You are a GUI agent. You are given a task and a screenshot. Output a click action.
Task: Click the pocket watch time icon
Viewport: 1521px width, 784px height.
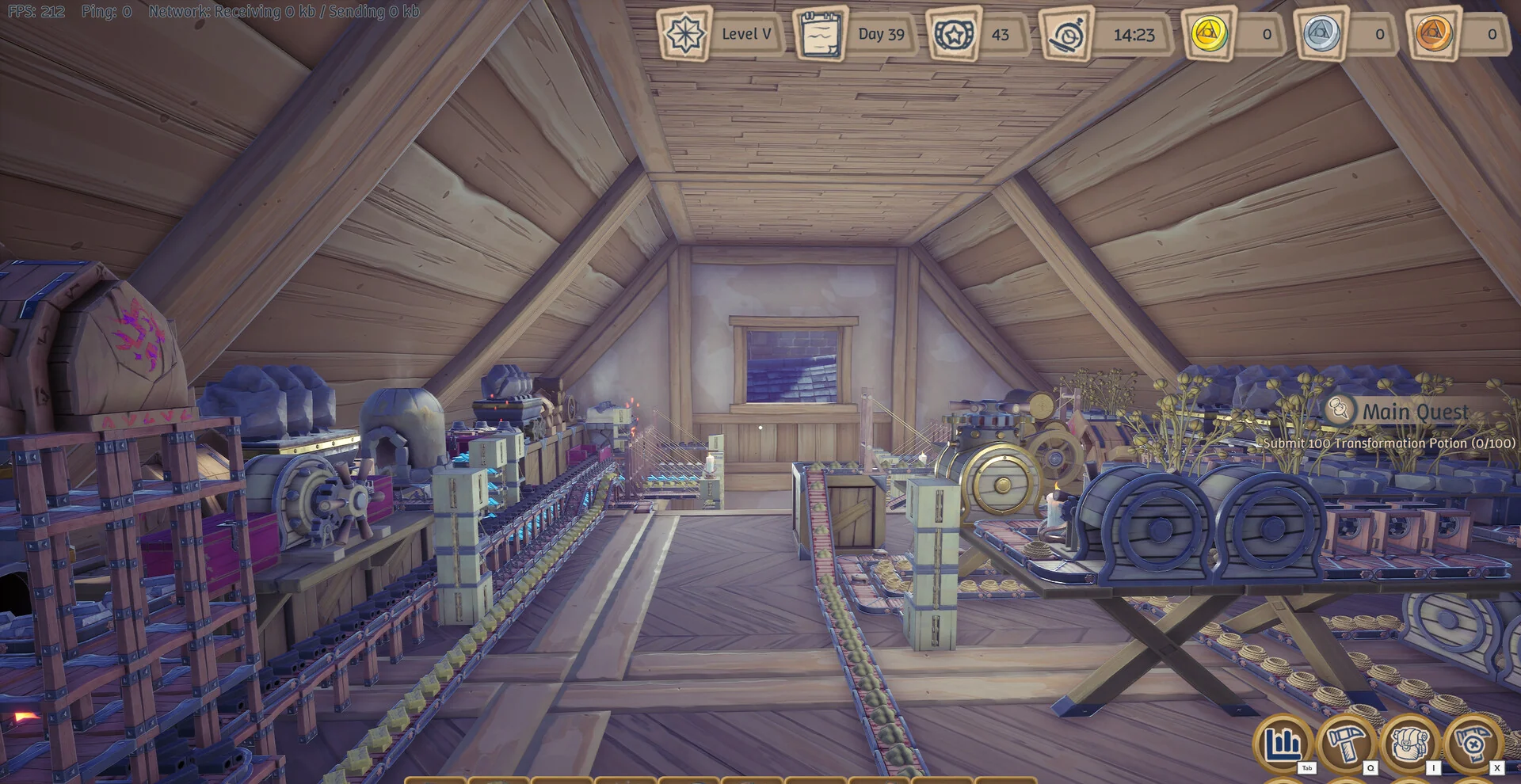coord(1066,35)
